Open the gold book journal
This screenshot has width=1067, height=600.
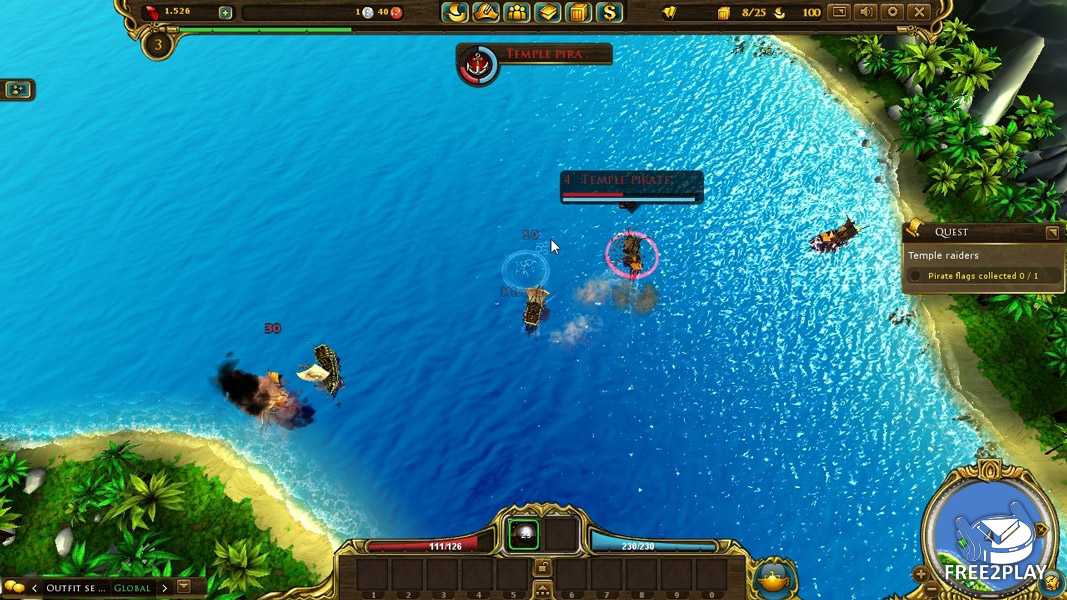tap(547, 13)
